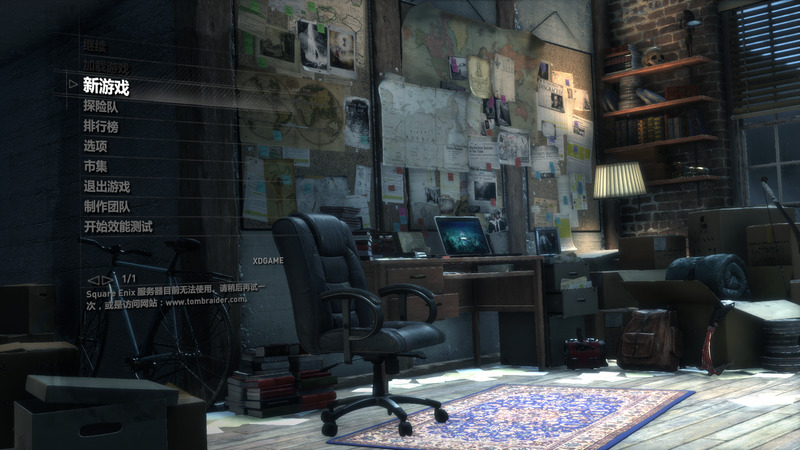Click the right arrow of the 1/1 message pager

107,280
